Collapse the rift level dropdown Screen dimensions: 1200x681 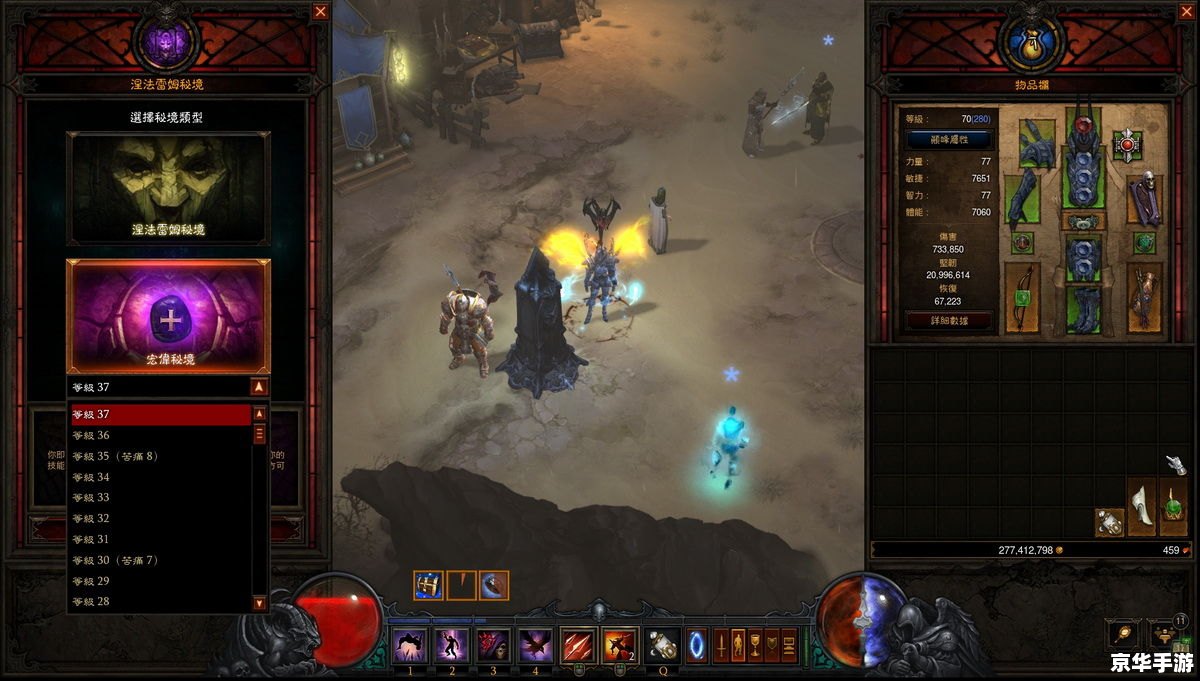click(x=259, y=387)
